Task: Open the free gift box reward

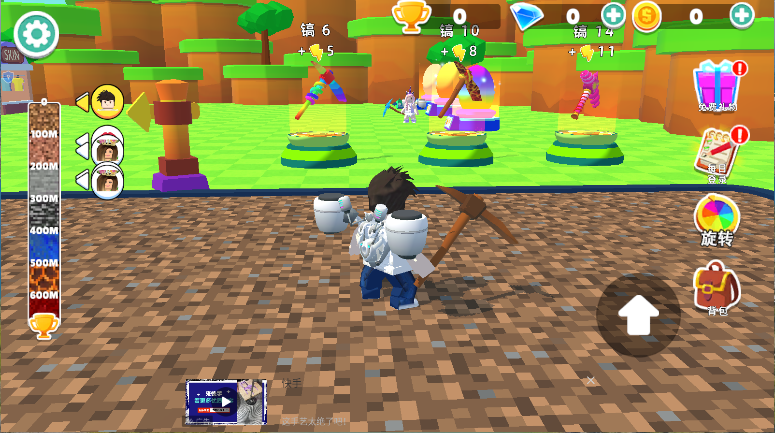Action: point(717,86)
